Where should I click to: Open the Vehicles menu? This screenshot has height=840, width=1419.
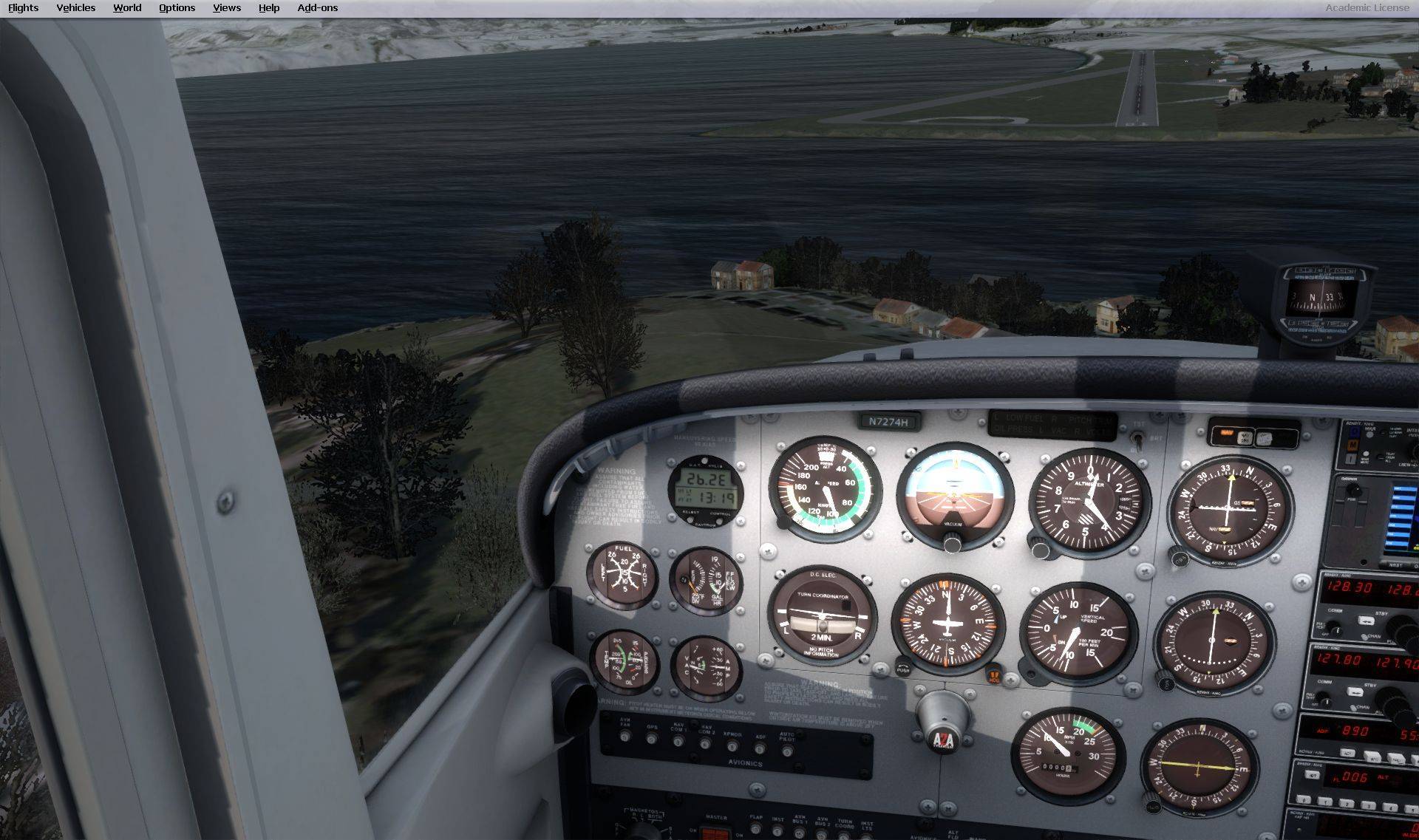pos(75,8)
